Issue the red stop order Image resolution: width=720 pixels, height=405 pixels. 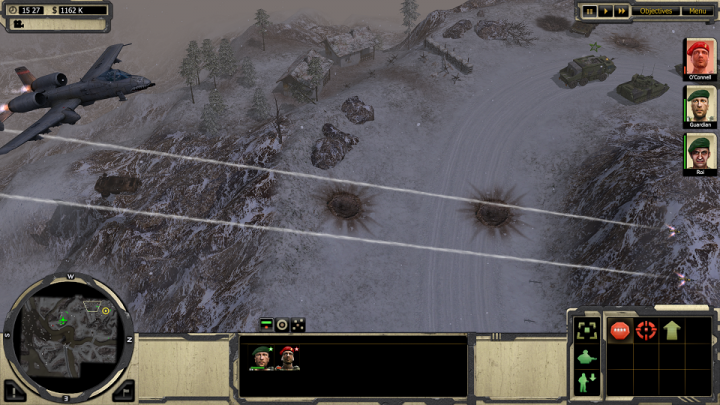click(620, 330)
